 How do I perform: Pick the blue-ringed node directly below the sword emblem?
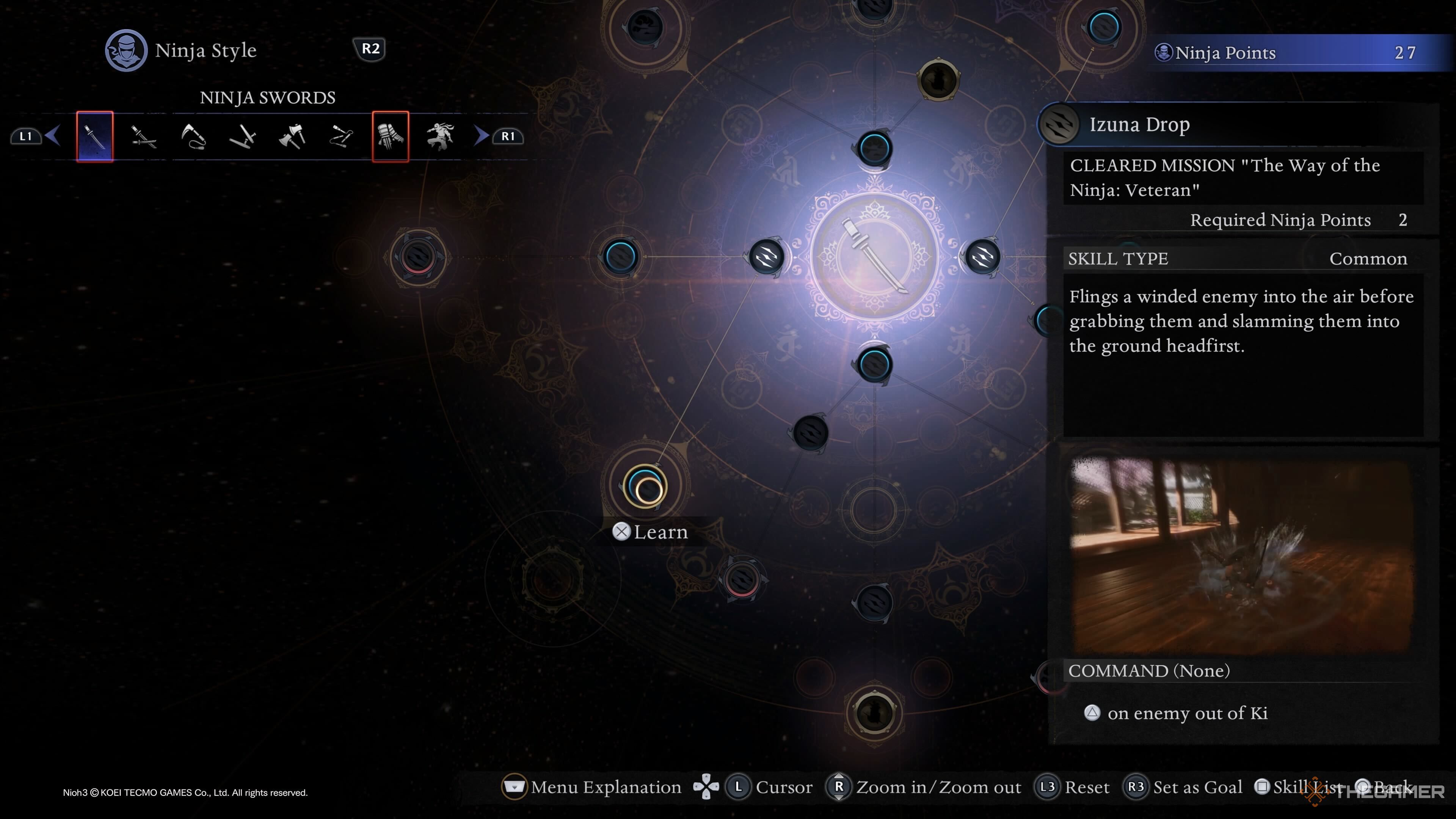[874, 364]
